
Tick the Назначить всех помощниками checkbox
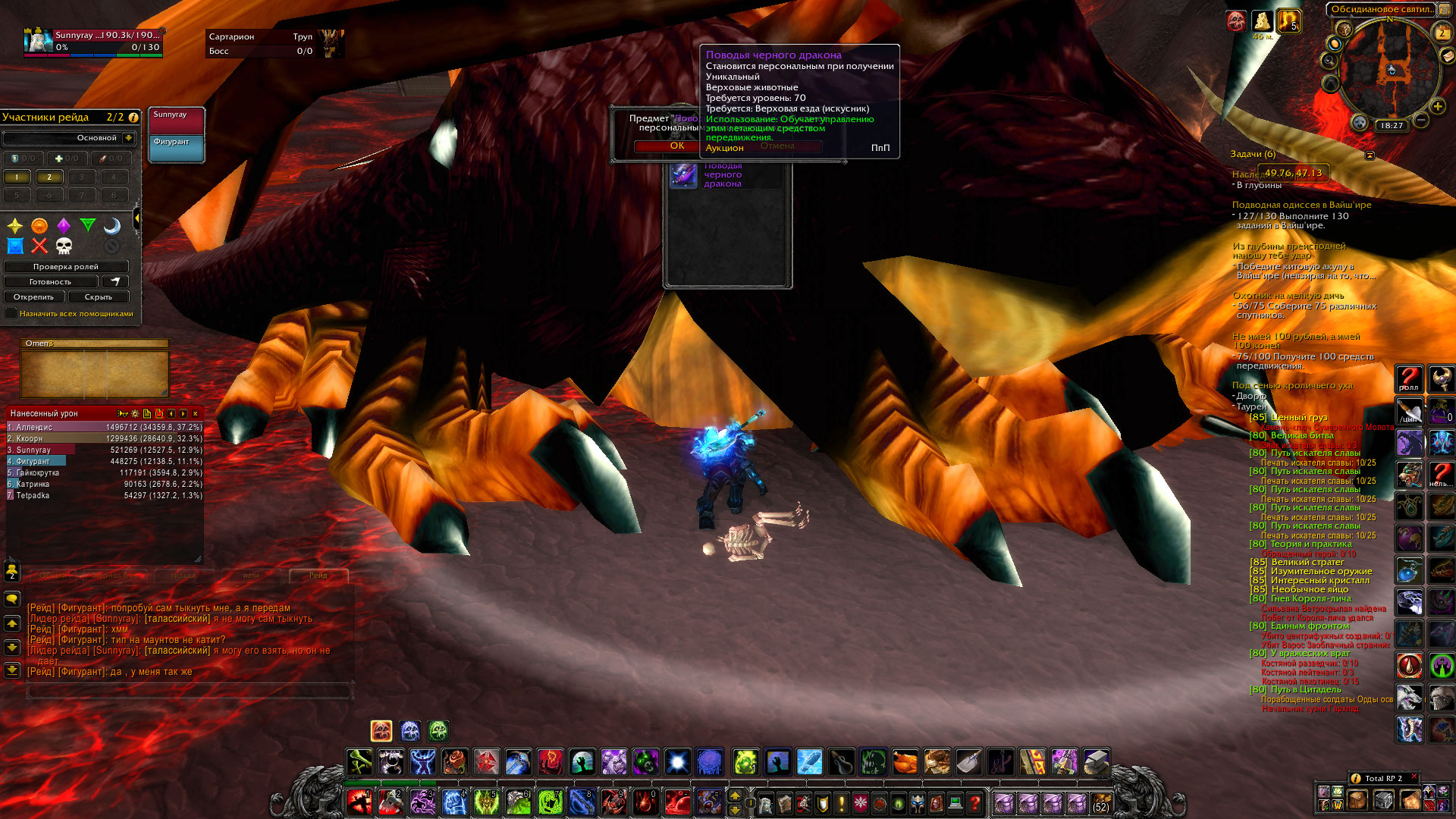click(11, 313)
